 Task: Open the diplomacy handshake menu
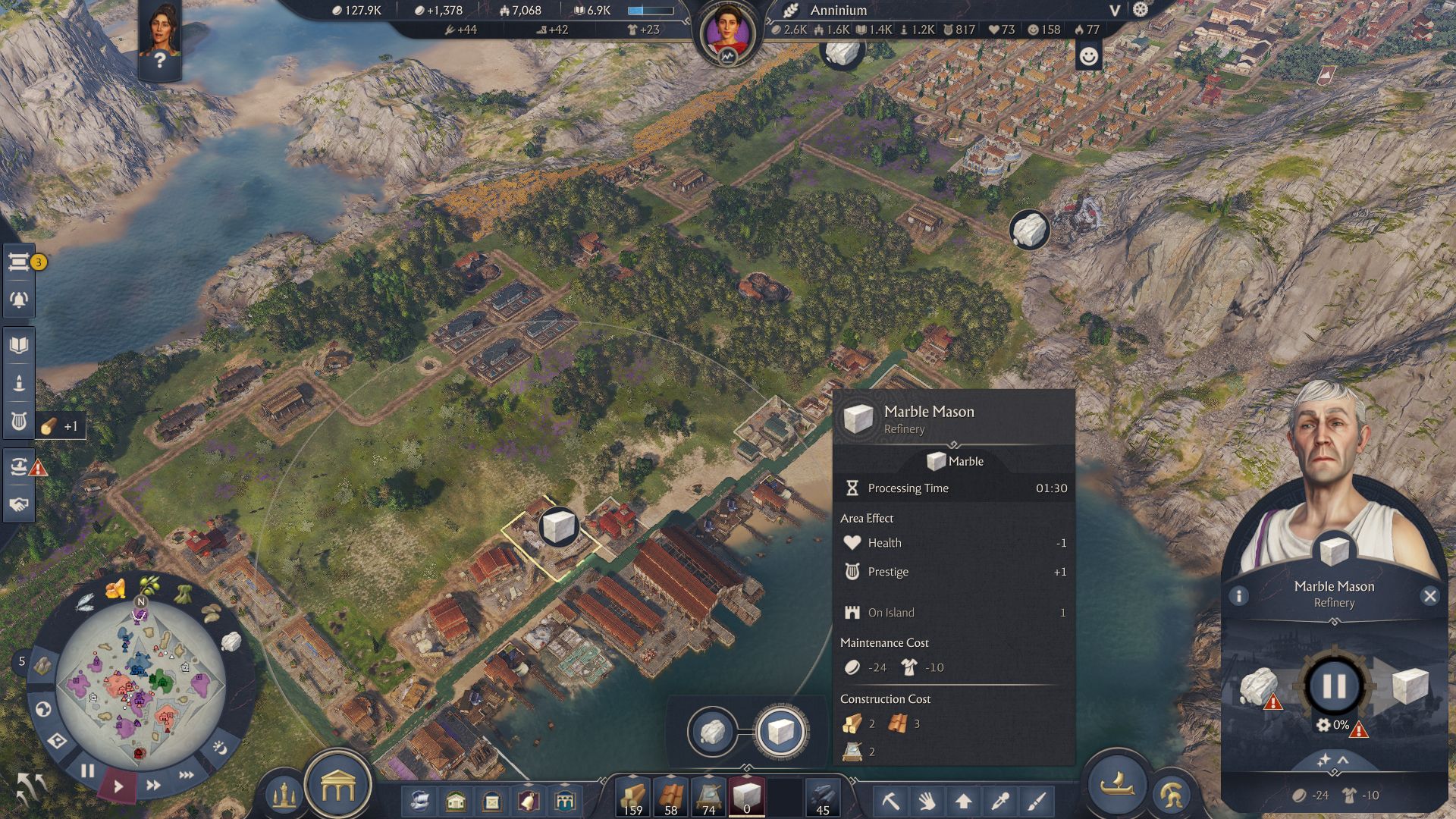pos(19,504)
